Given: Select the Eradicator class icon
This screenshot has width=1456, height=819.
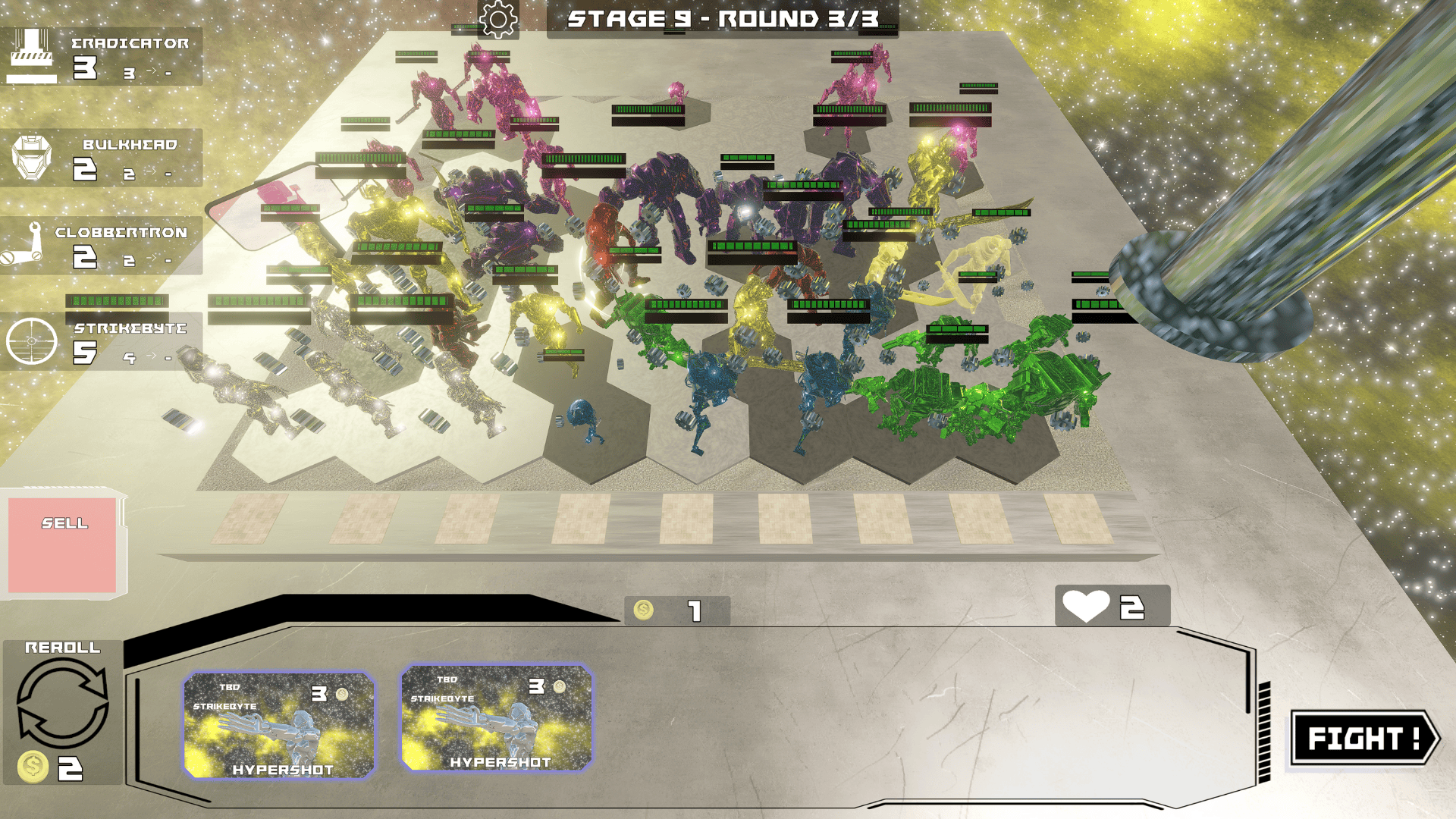Looking at the screenshot, I should [30, 53].
